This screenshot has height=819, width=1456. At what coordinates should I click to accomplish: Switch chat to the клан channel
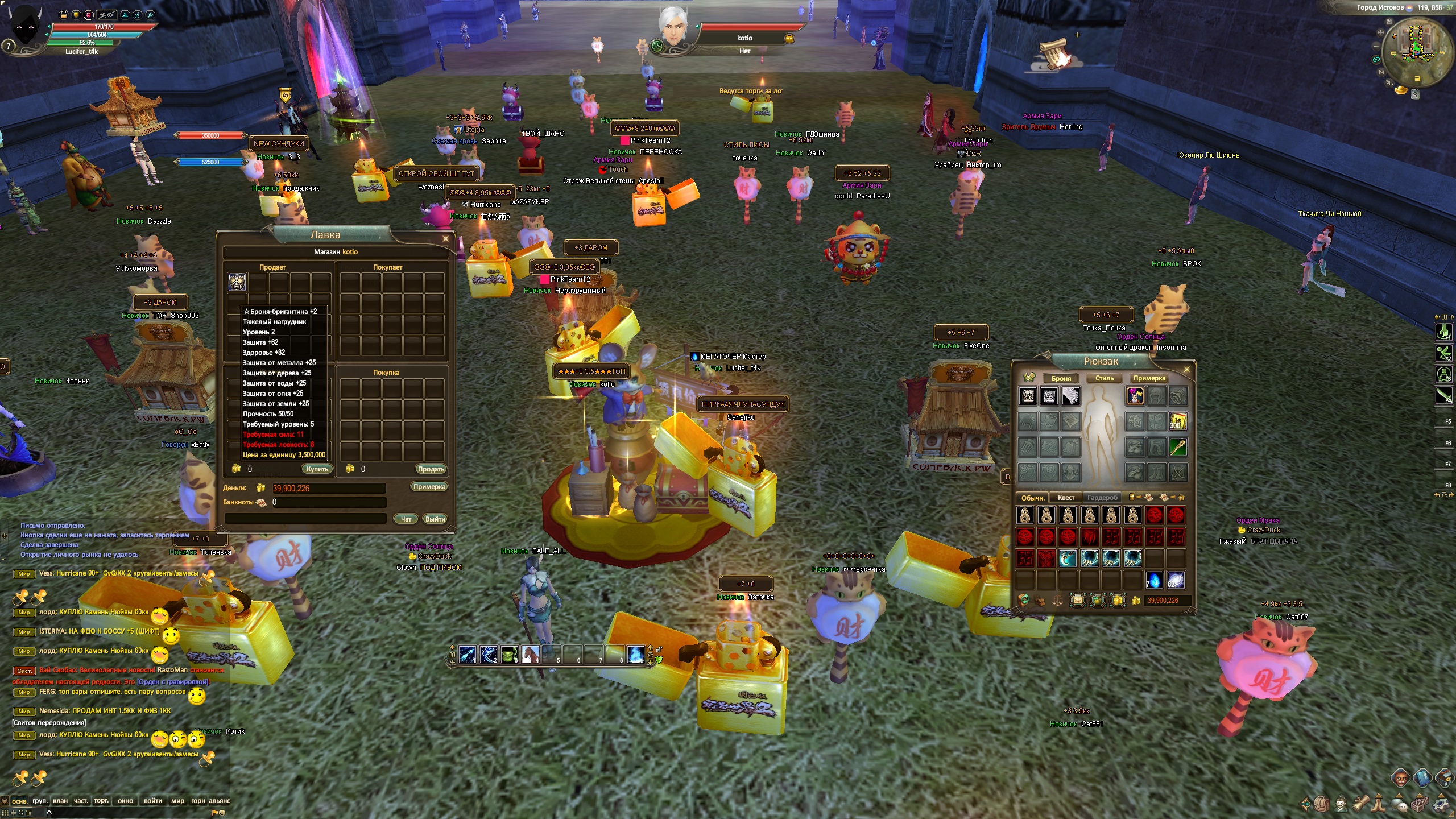(60, 801)
